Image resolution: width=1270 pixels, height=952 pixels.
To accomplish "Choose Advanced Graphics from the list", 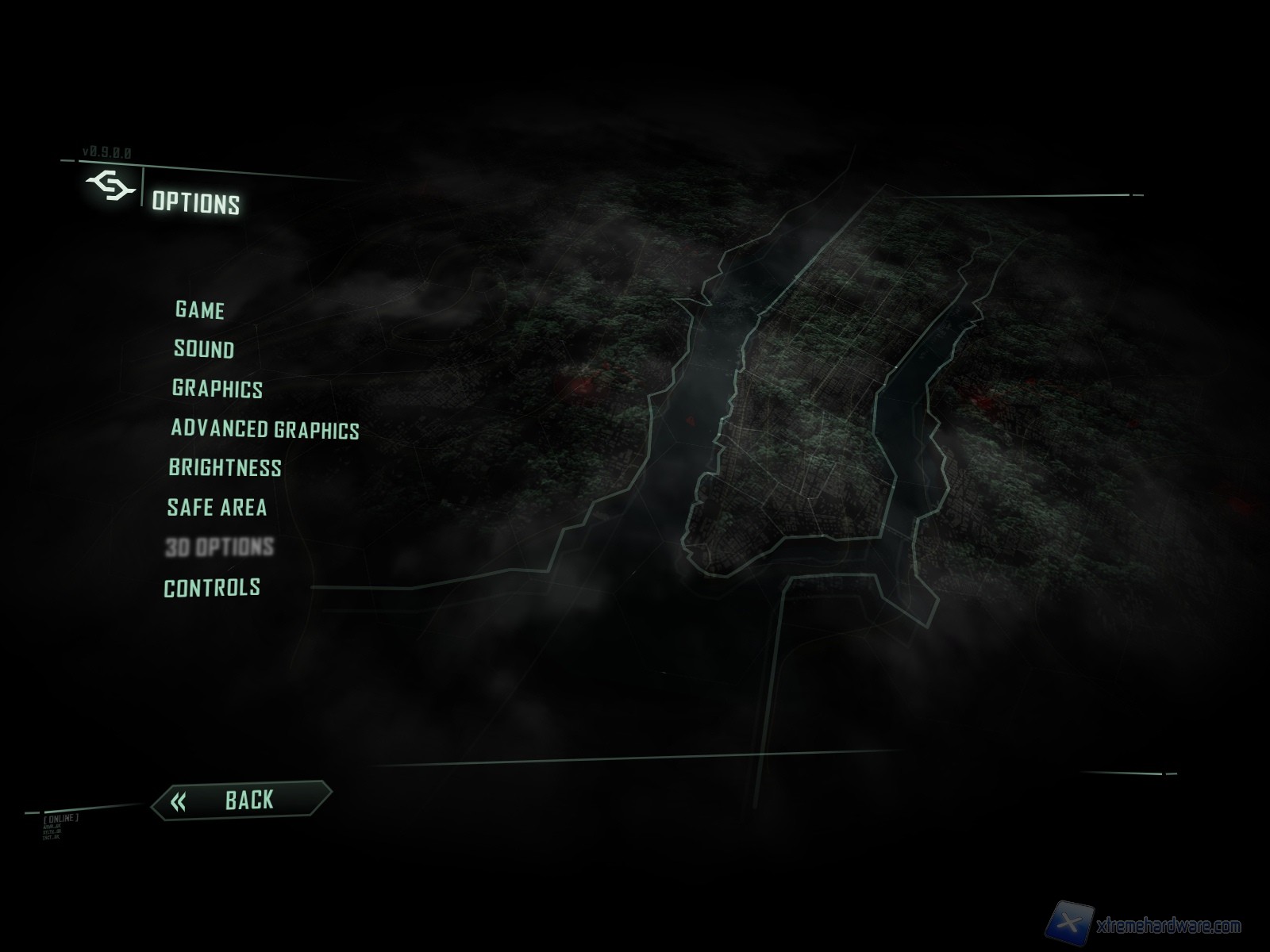I will pos(264,429).
